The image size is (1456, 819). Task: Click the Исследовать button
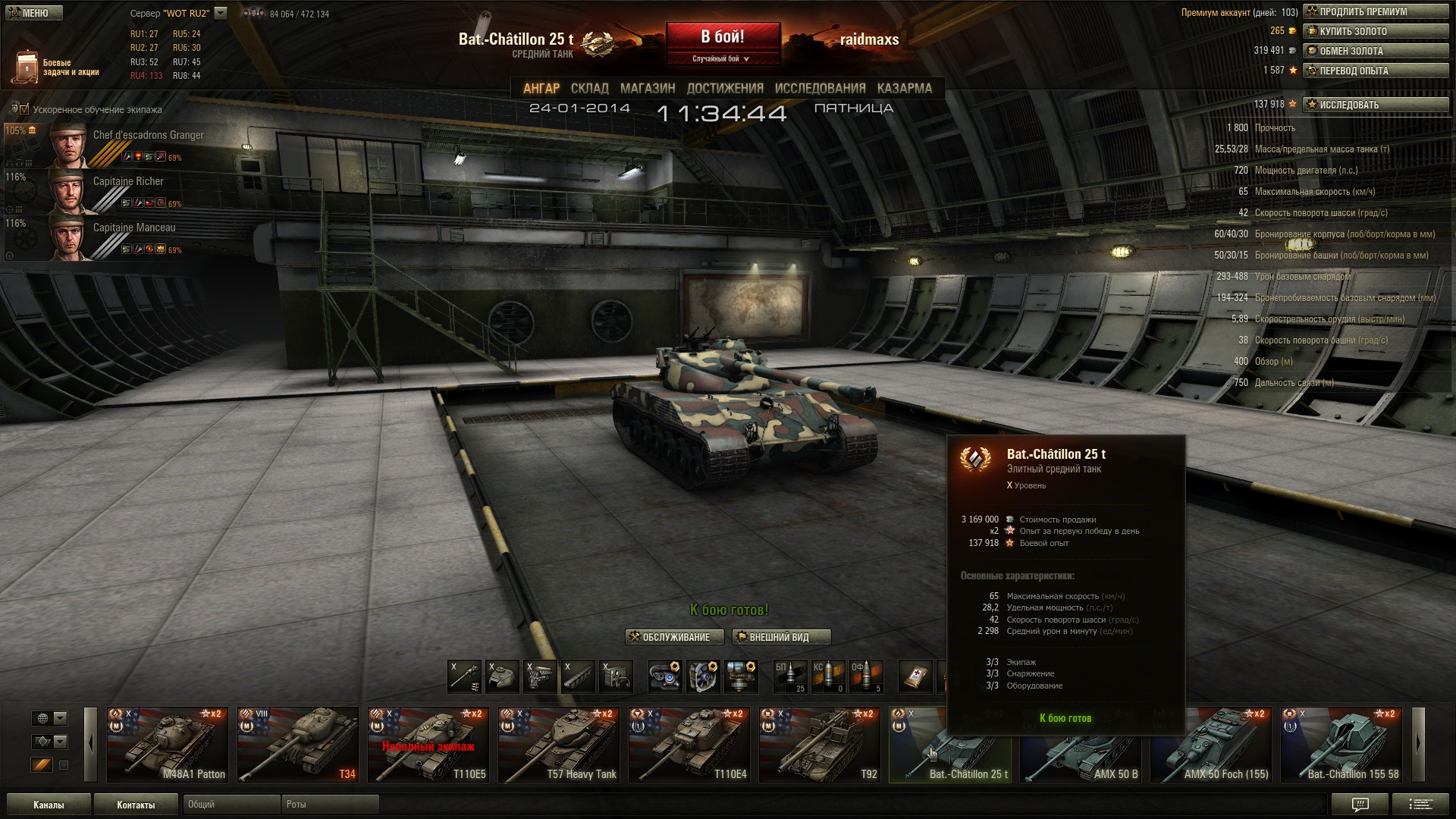pos(1375,105)
